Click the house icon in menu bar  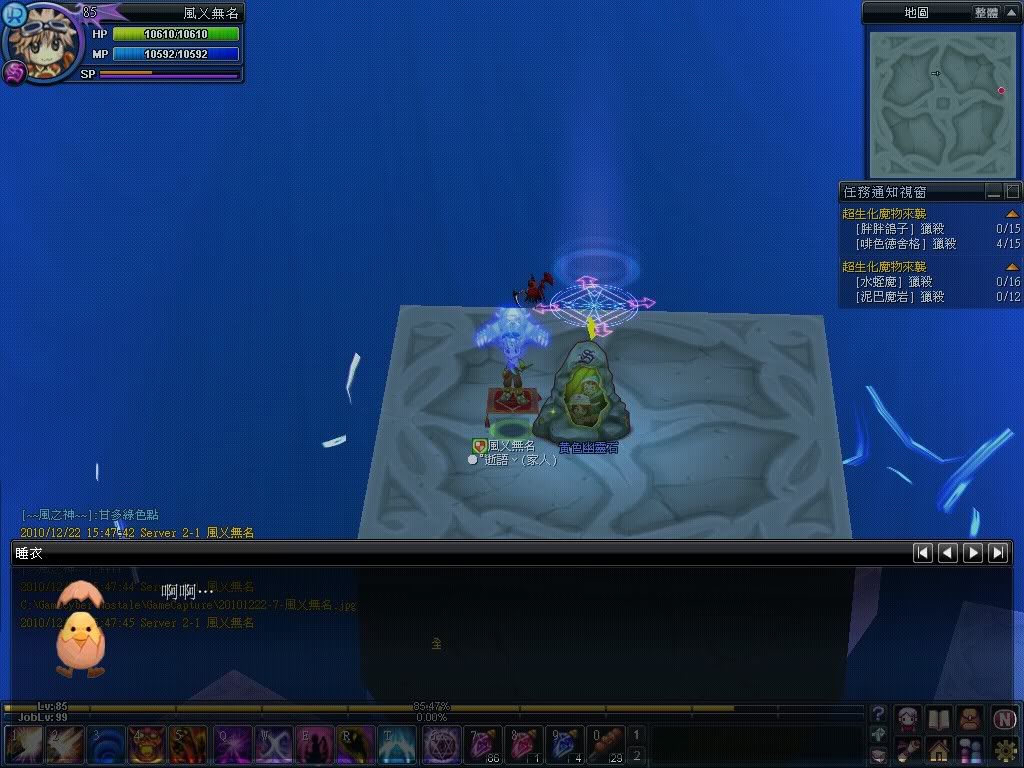tap(938, 748)
